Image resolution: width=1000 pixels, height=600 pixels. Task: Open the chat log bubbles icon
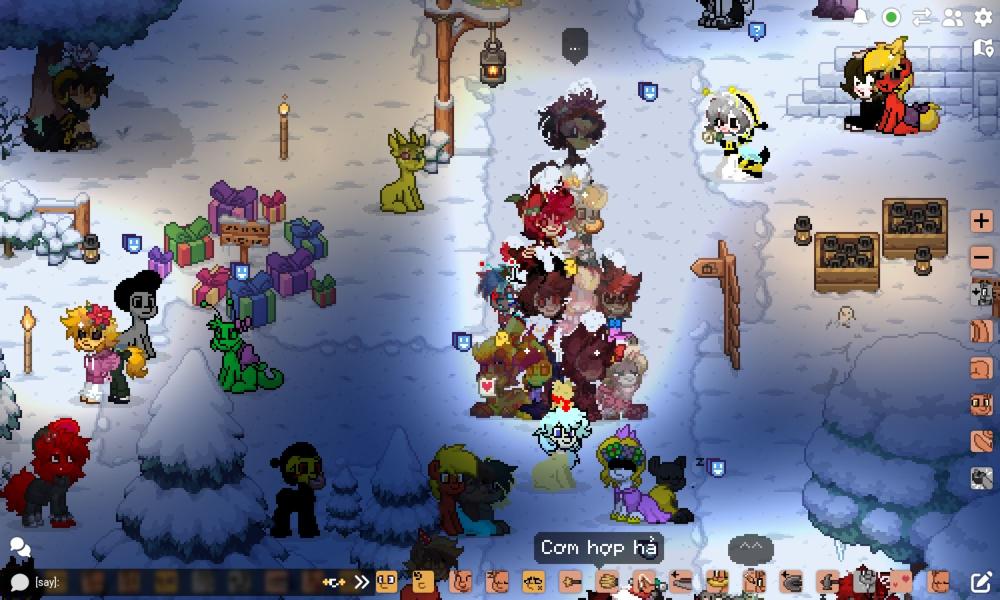coord(18,547)
